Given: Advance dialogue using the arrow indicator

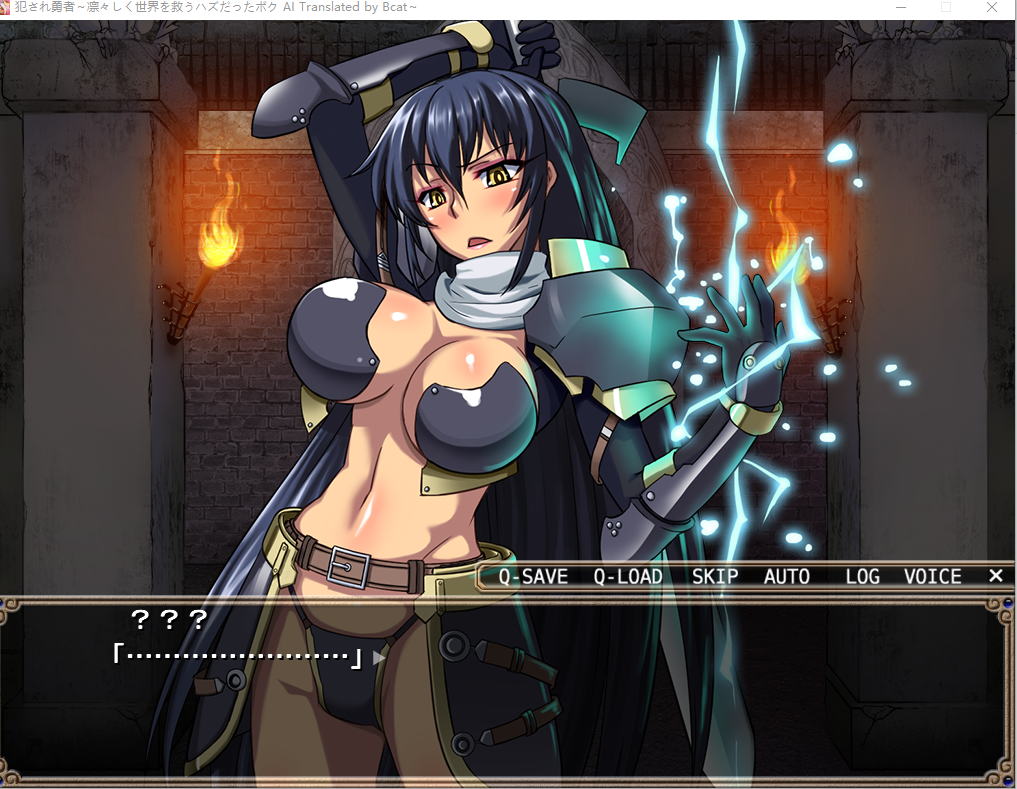Looking at the screenshot, I should [x=378, y=658].
